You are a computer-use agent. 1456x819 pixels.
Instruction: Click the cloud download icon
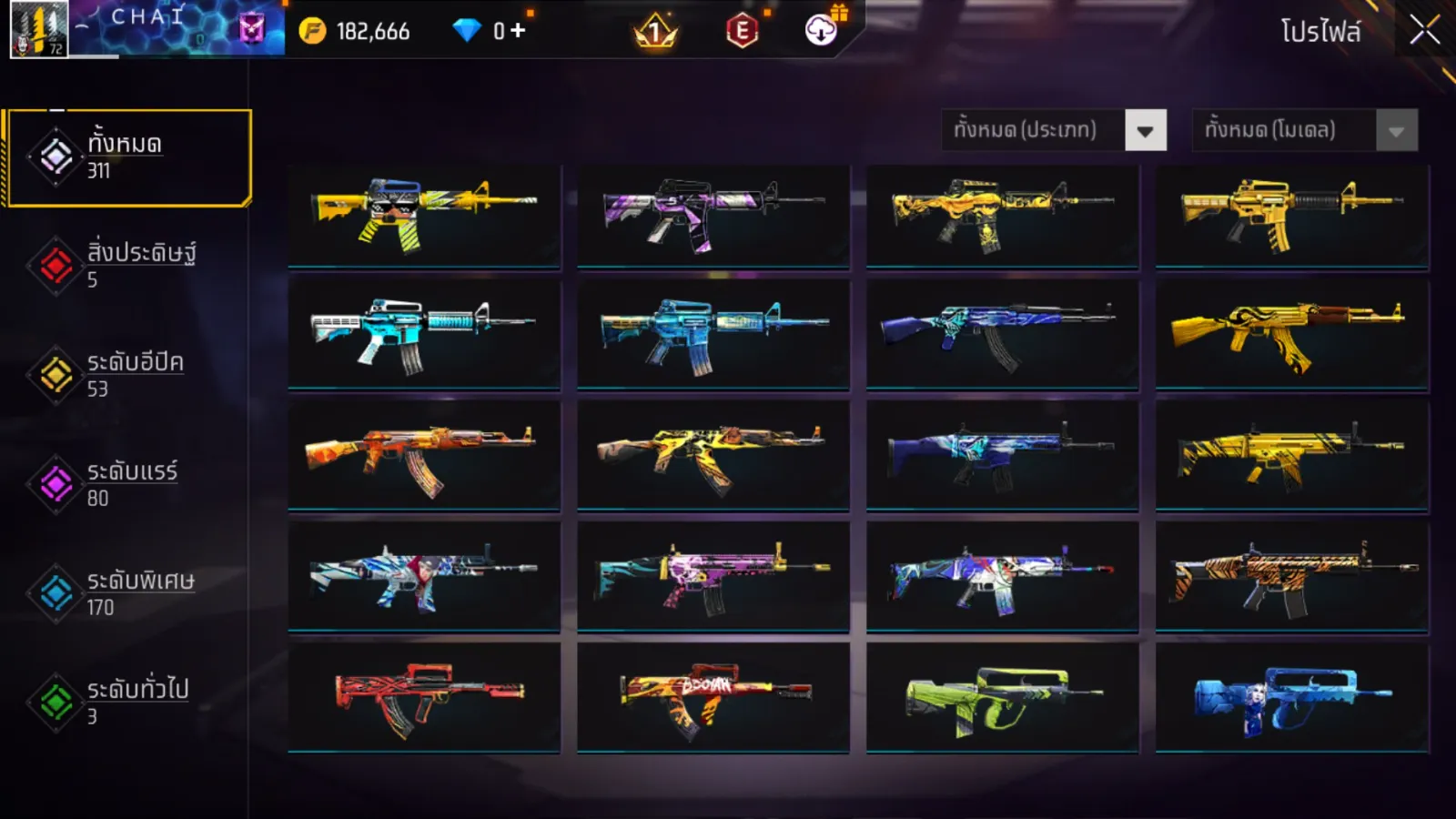tap(821, 31)
